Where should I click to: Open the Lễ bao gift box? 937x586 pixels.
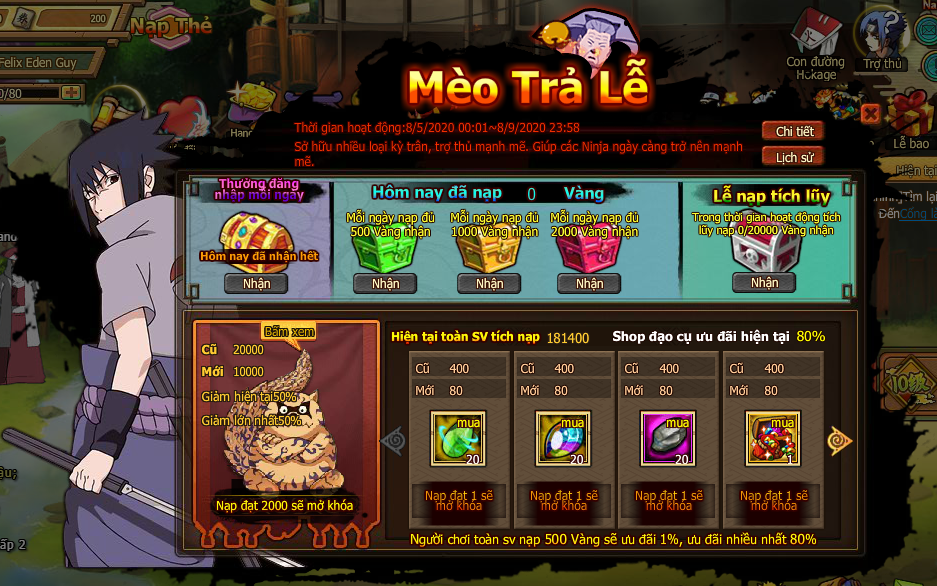pos(911,118)
